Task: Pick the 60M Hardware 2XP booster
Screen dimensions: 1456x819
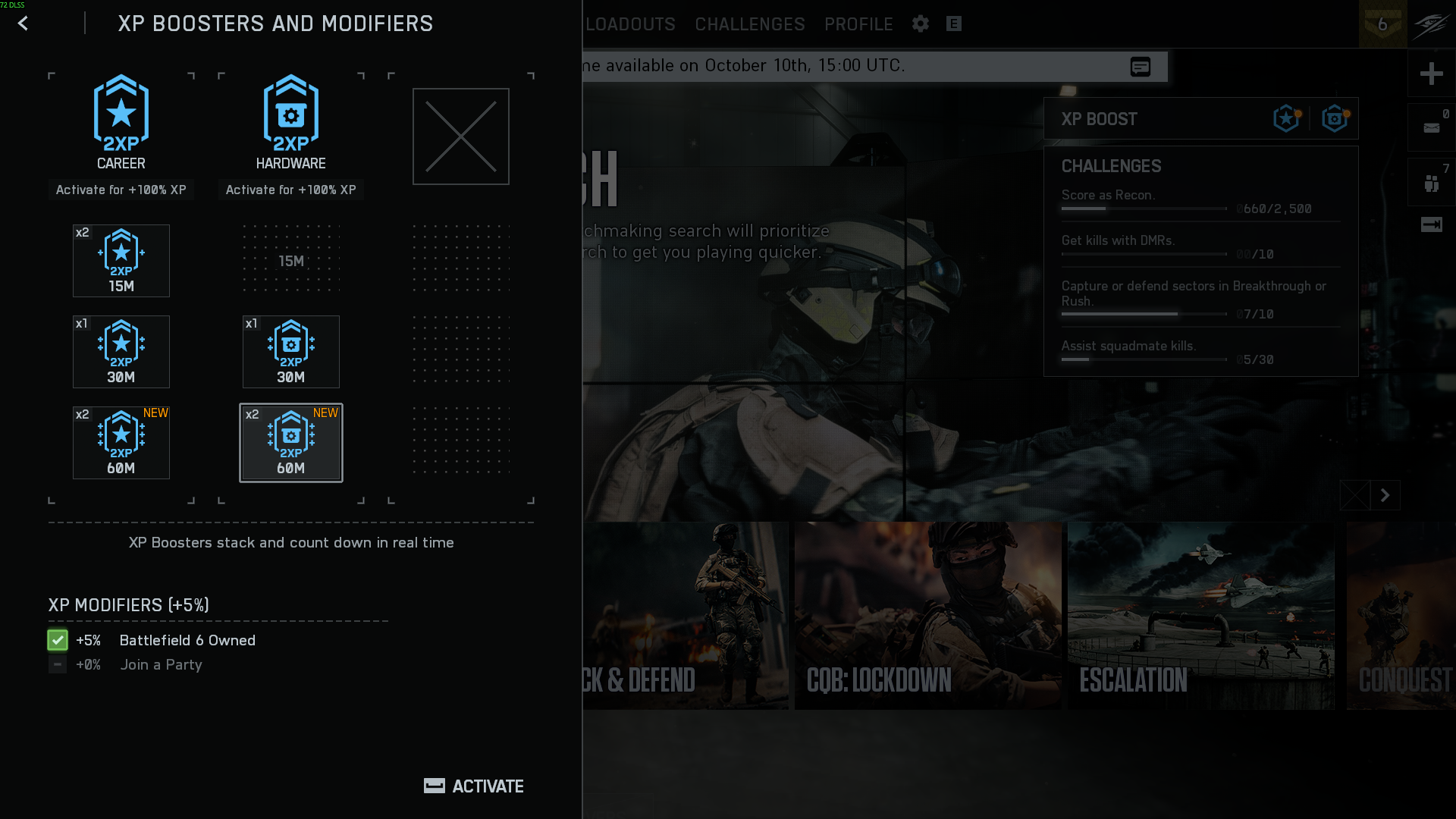Action: point(291,443)
